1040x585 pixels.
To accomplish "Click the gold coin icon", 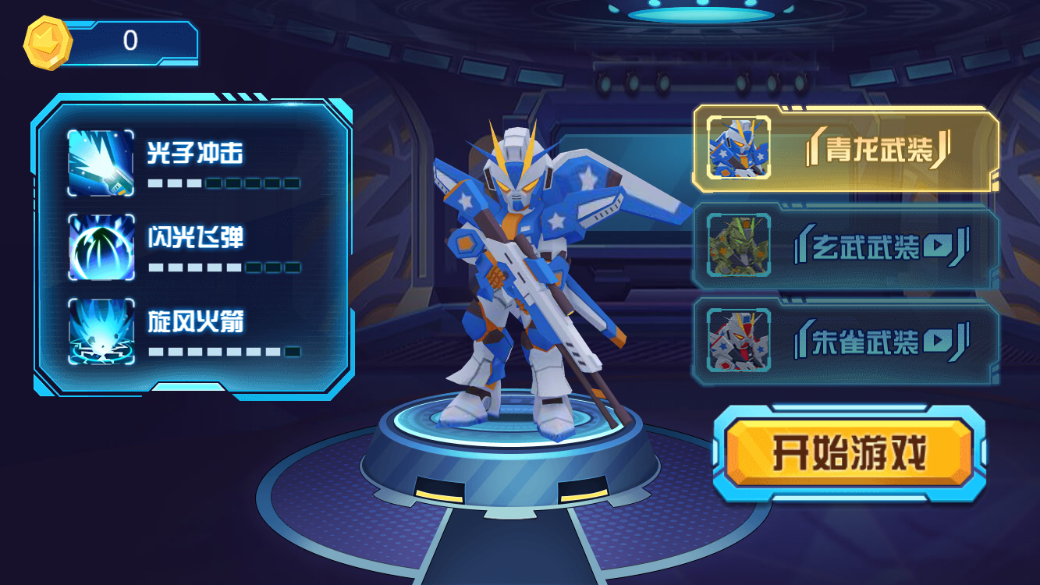I will click(47, 42).
